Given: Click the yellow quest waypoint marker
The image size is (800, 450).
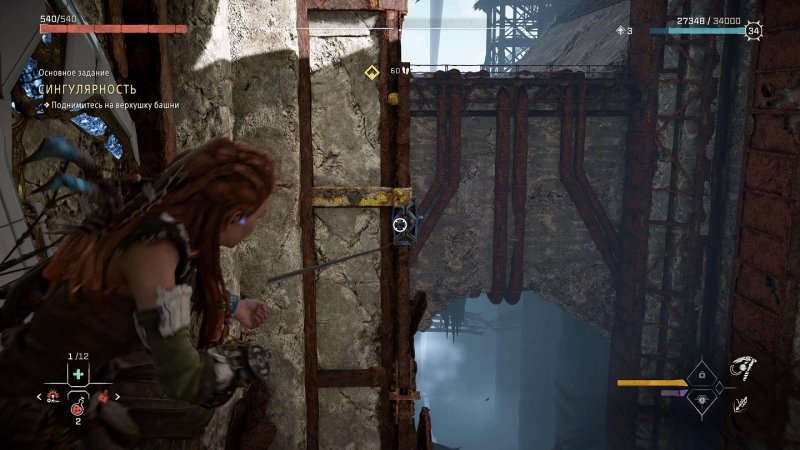Looking at the screenshot, I should [x=371, y=71].
